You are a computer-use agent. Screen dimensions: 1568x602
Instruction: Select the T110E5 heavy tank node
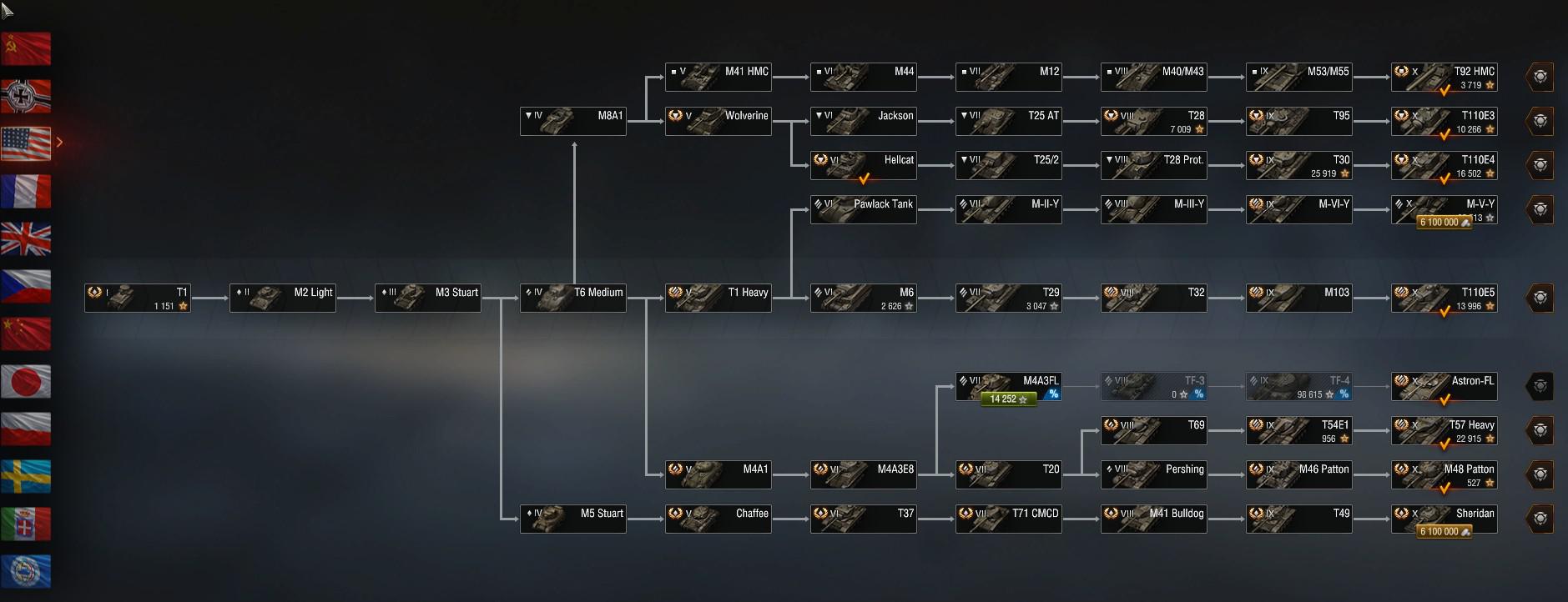[x=1444, y=298]
